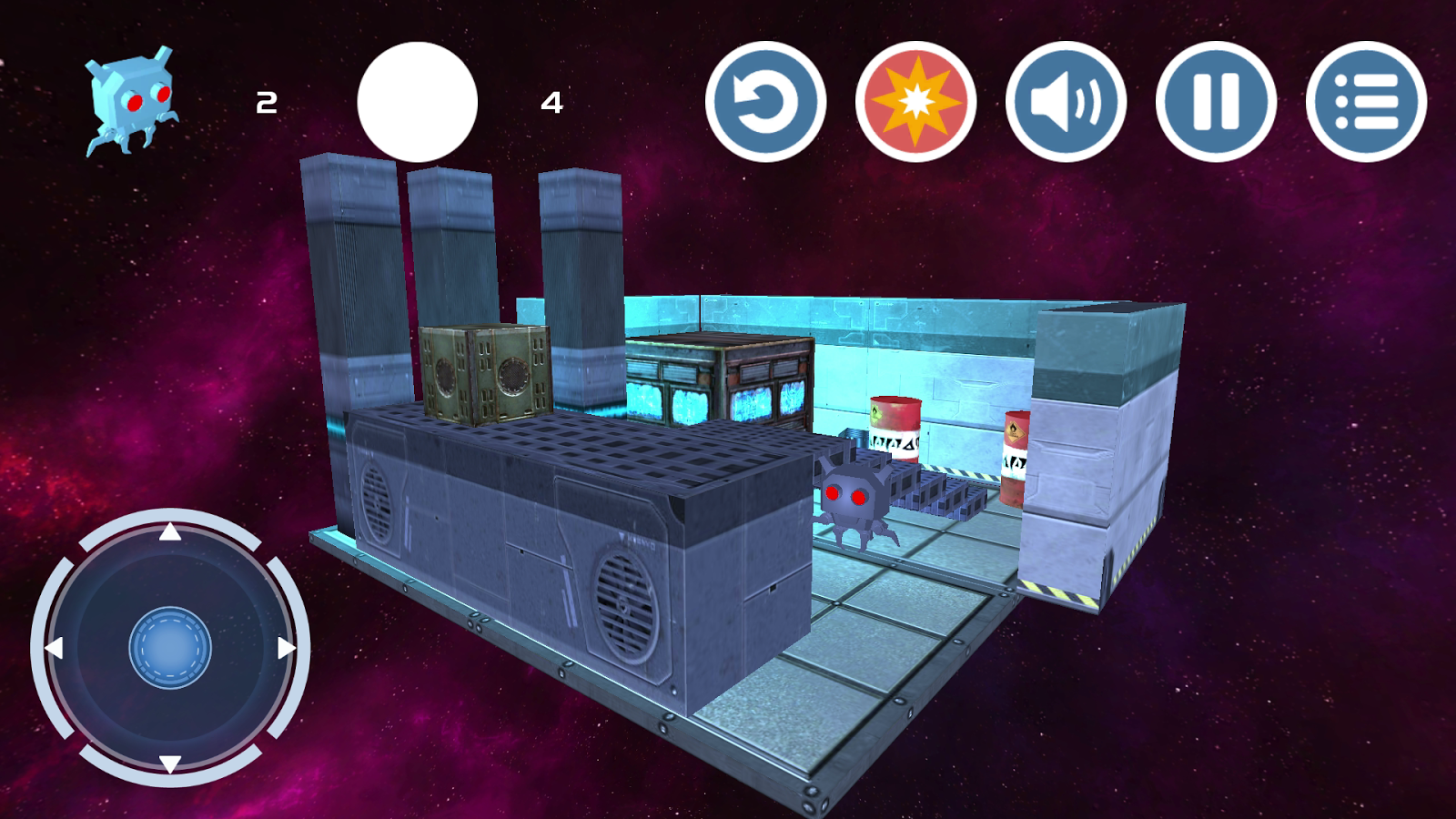Tap the joystick's down arrow
The width and height of the screenshot is (1456, 819).
170,763
